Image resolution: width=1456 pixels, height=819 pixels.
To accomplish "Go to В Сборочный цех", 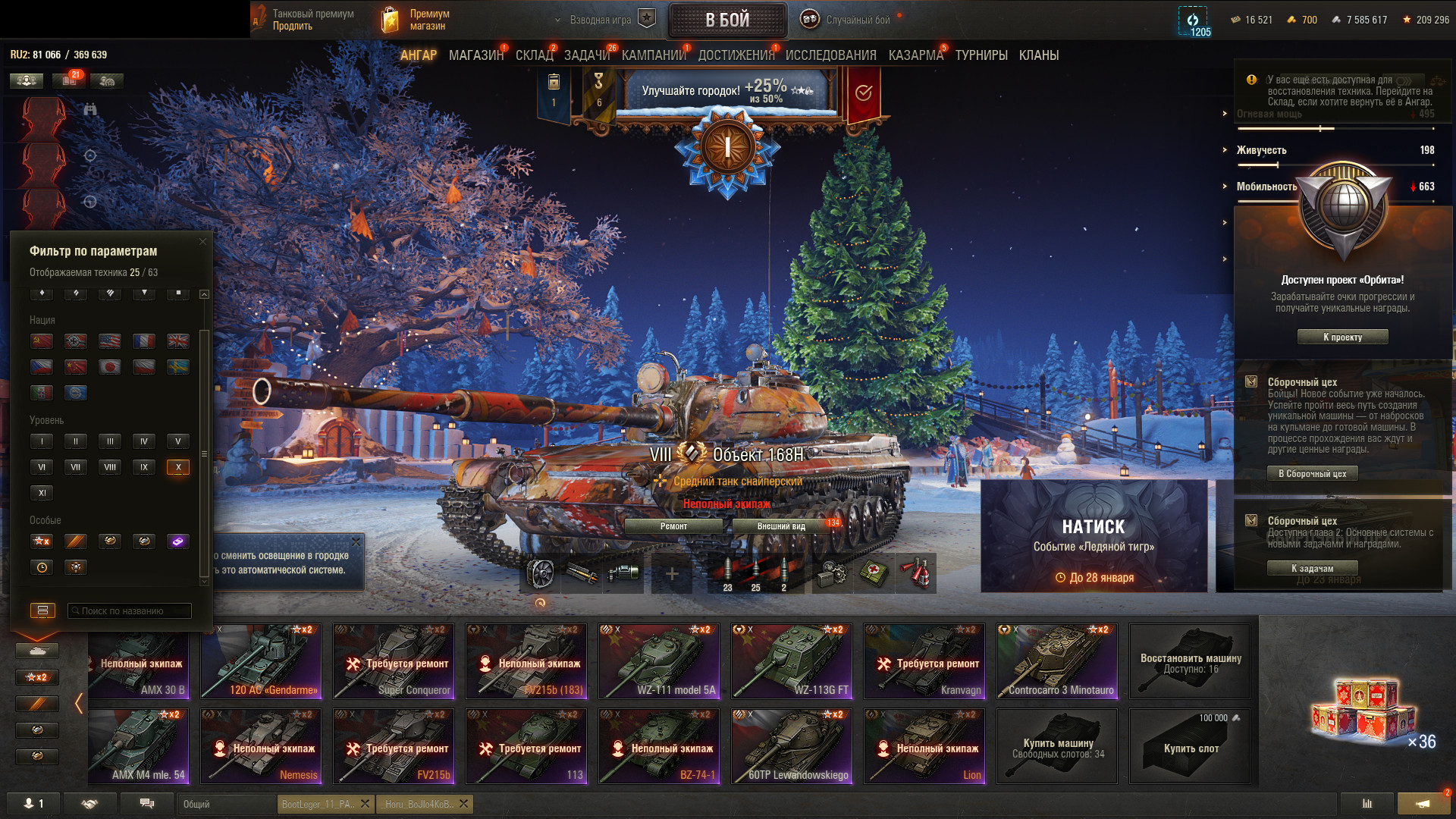I will point(1312,474).
